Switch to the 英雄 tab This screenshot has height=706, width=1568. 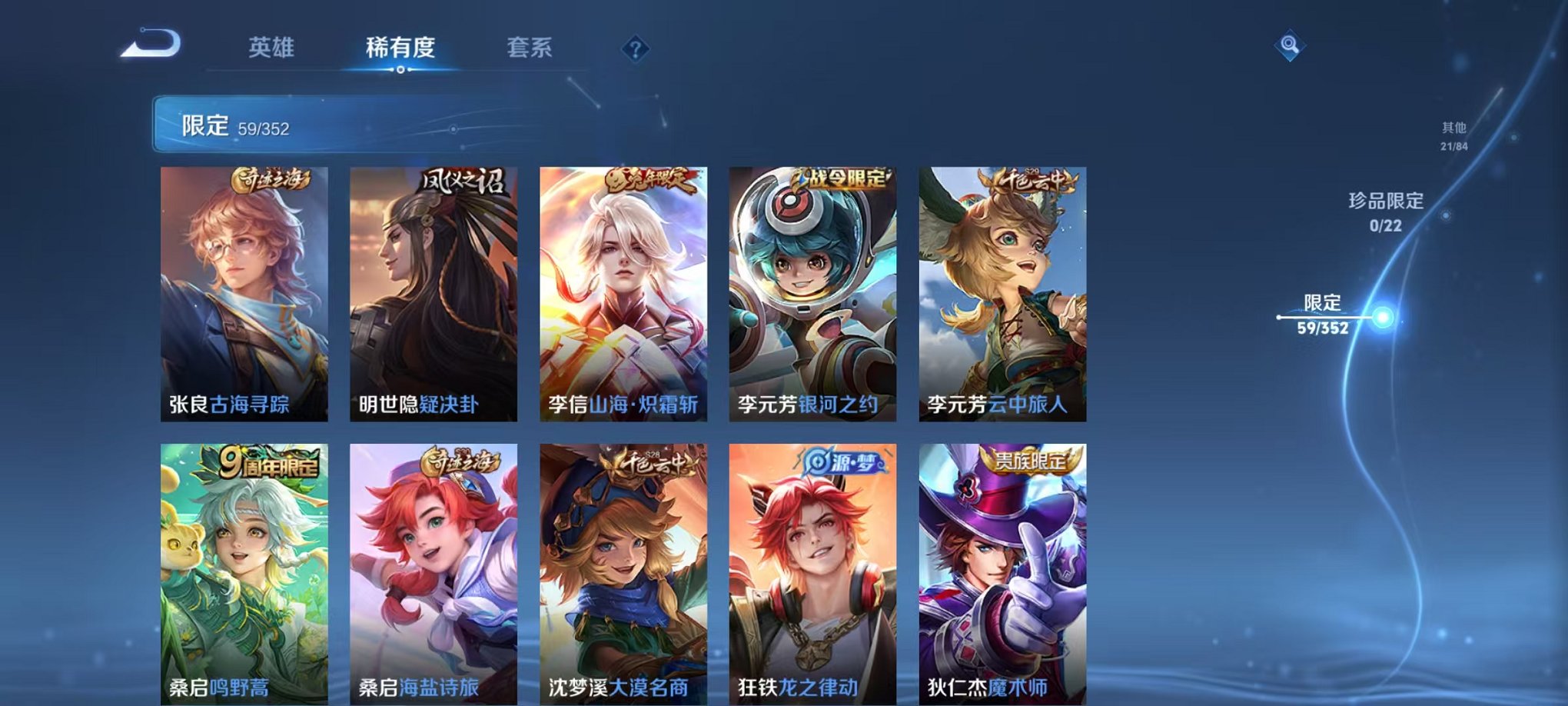tap(273, 46)
